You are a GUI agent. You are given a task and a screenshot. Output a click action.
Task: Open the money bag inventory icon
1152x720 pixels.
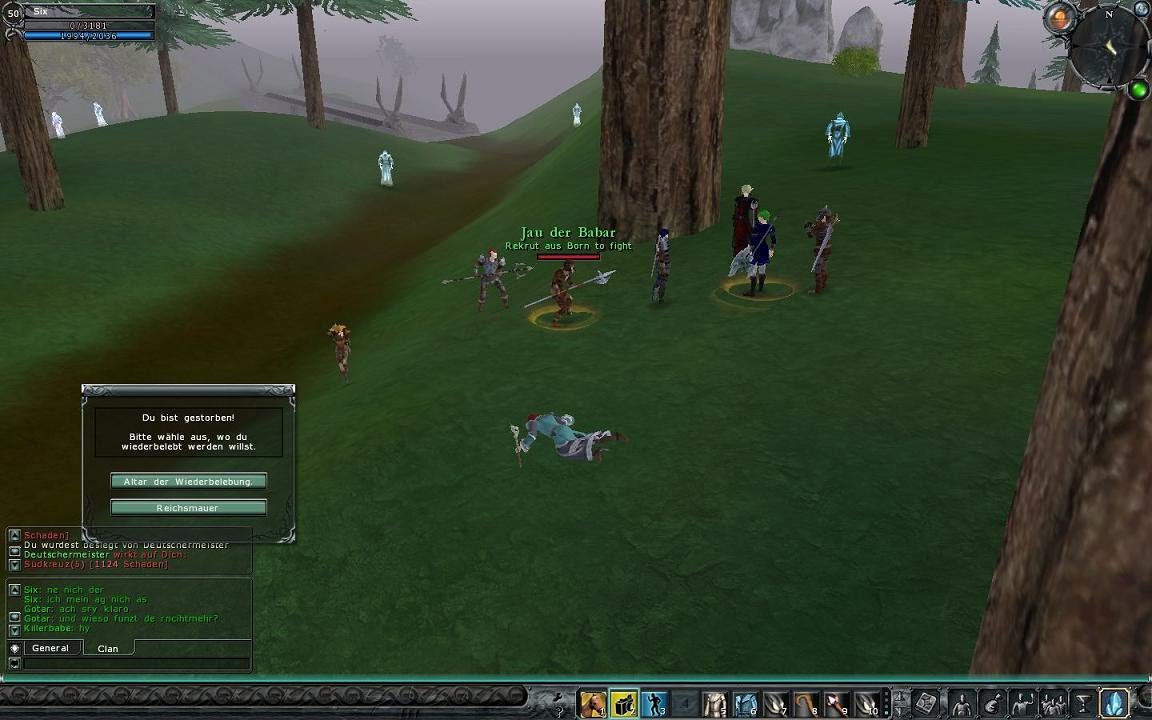pyautogui.click(x=993, y=703)
